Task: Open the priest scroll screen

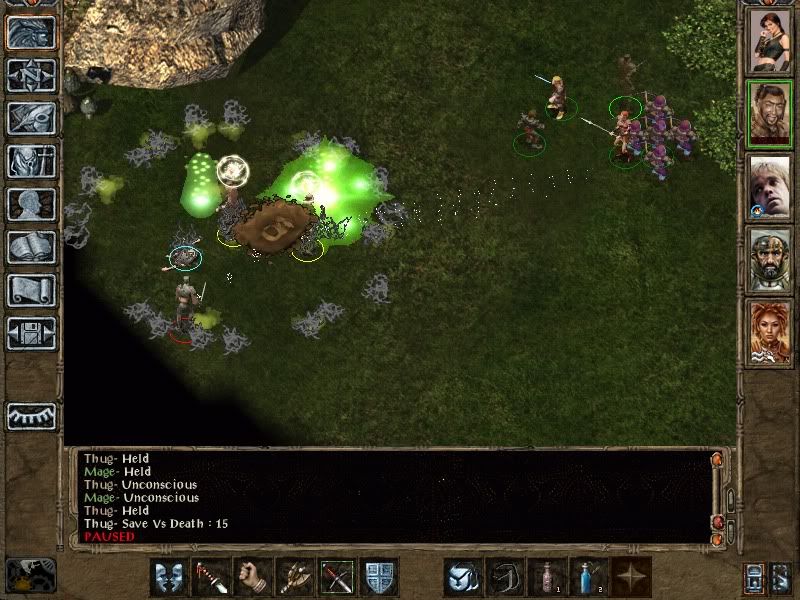Action: point(31,290)
